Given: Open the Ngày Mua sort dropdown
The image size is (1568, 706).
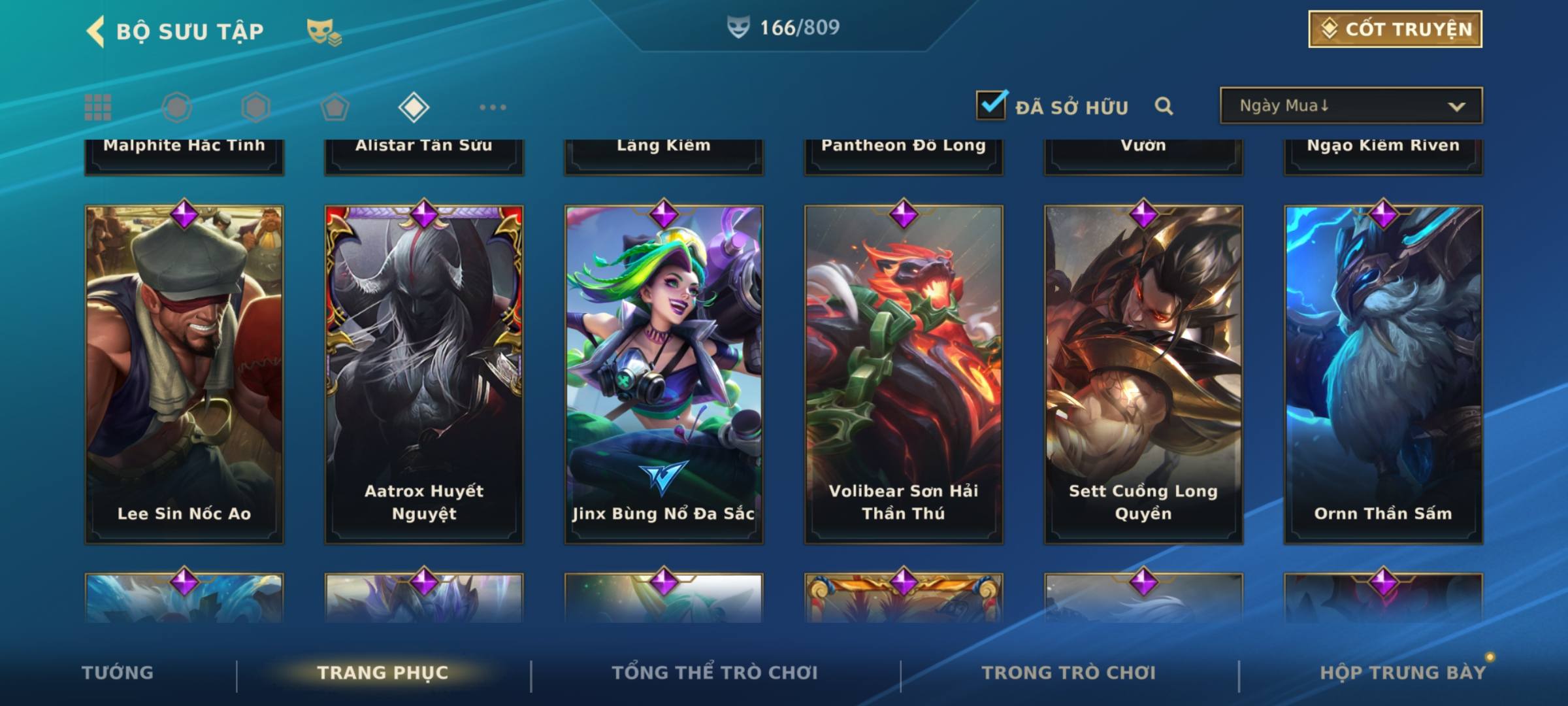Looking at the screenshot, I should (1350, 106).
